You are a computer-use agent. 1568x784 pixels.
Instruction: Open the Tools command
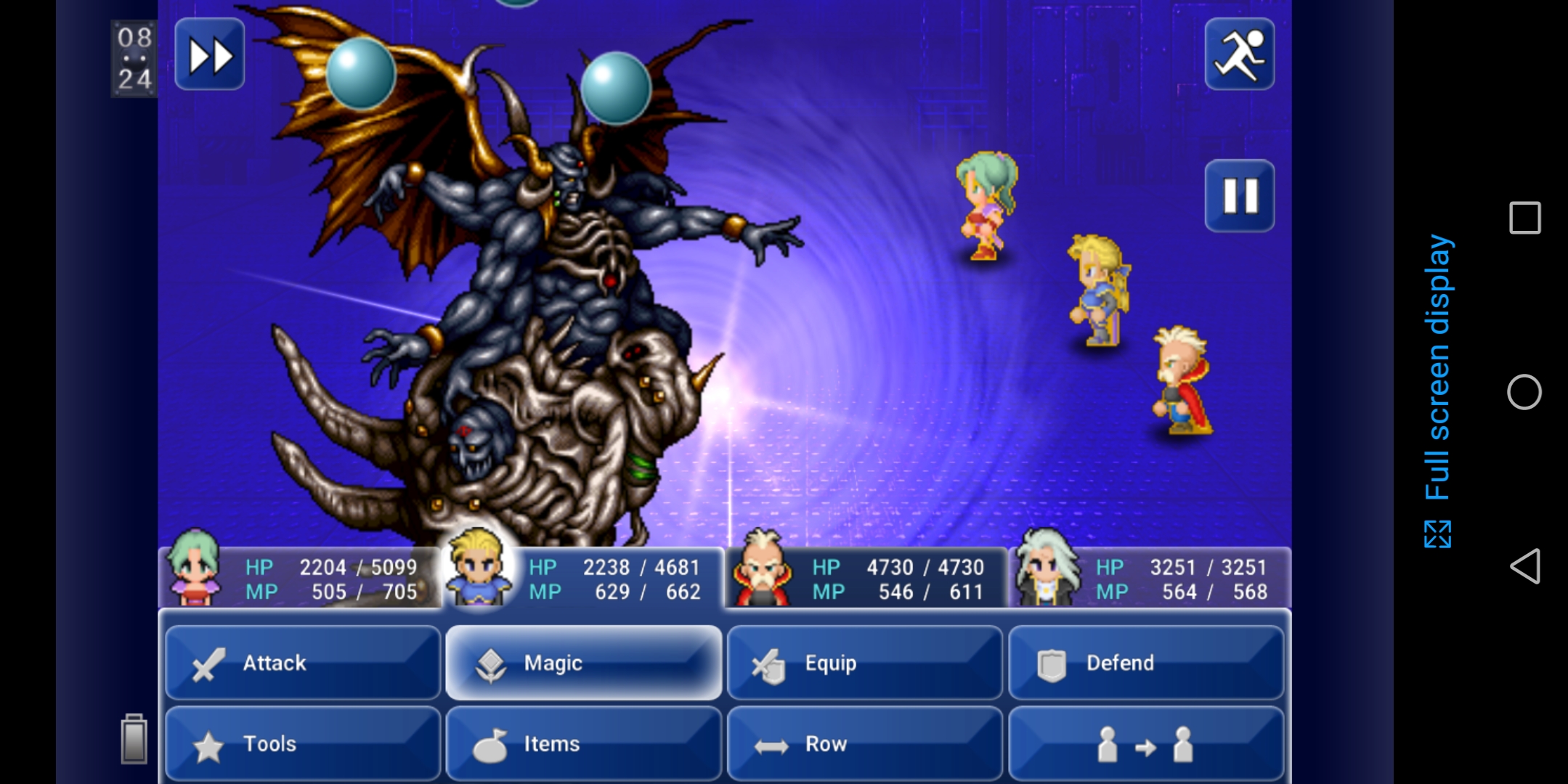tap(303, 743)
